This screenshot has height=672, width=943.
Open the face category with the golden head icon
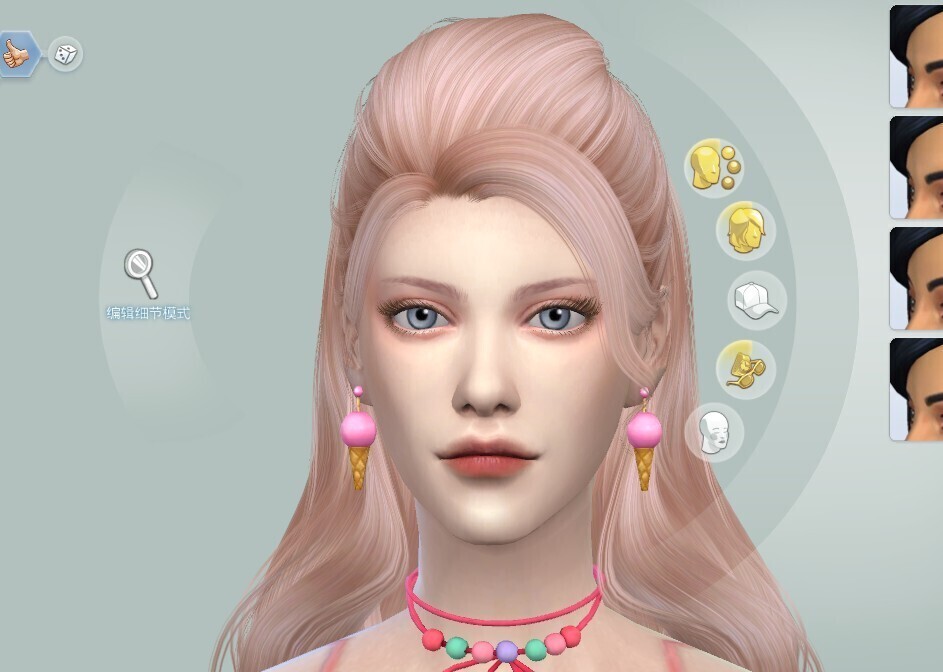coord(713,166)
